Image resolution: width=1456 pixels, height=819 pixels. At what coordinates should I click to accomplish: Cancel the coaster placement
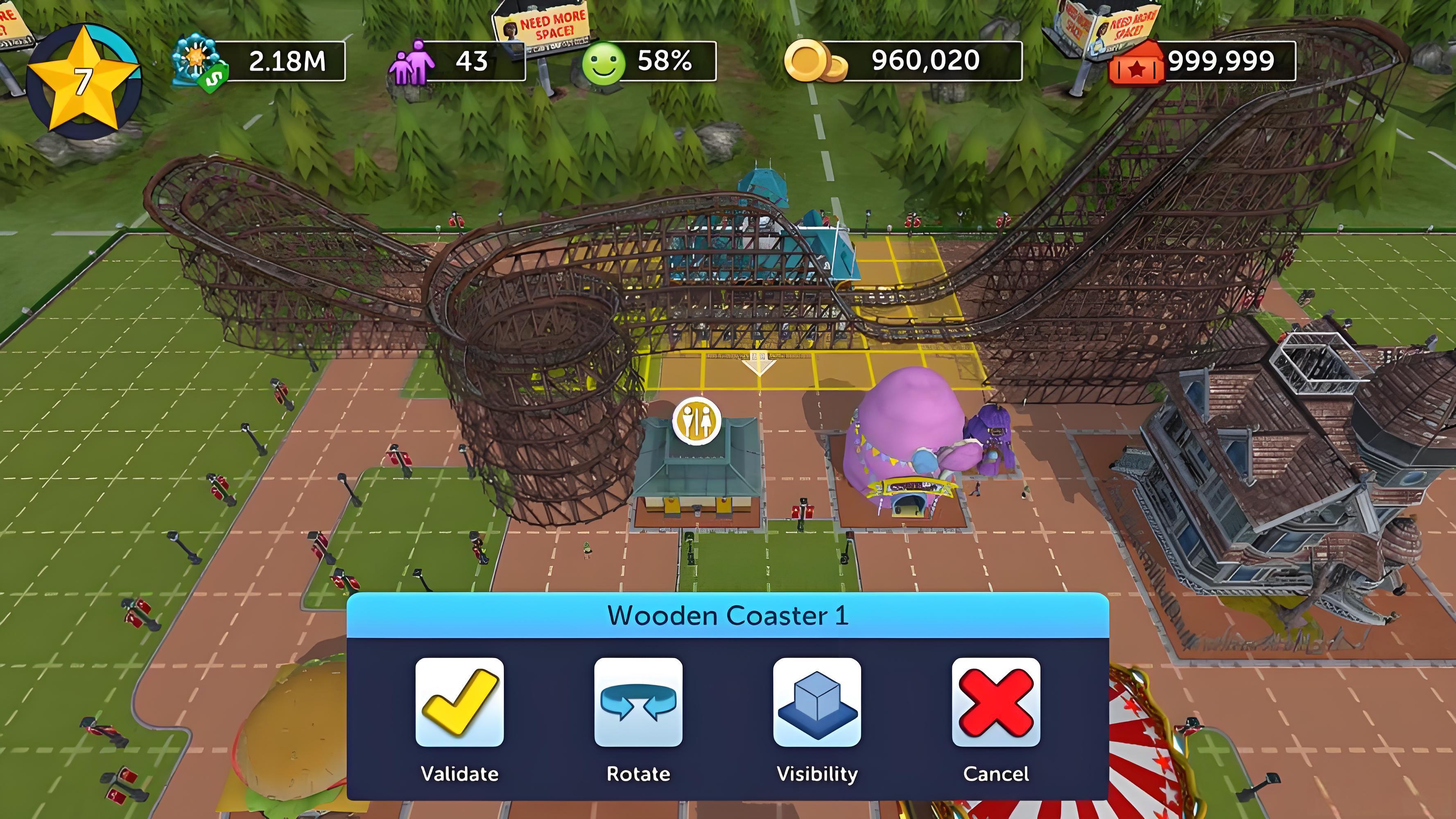click(995, 702)
